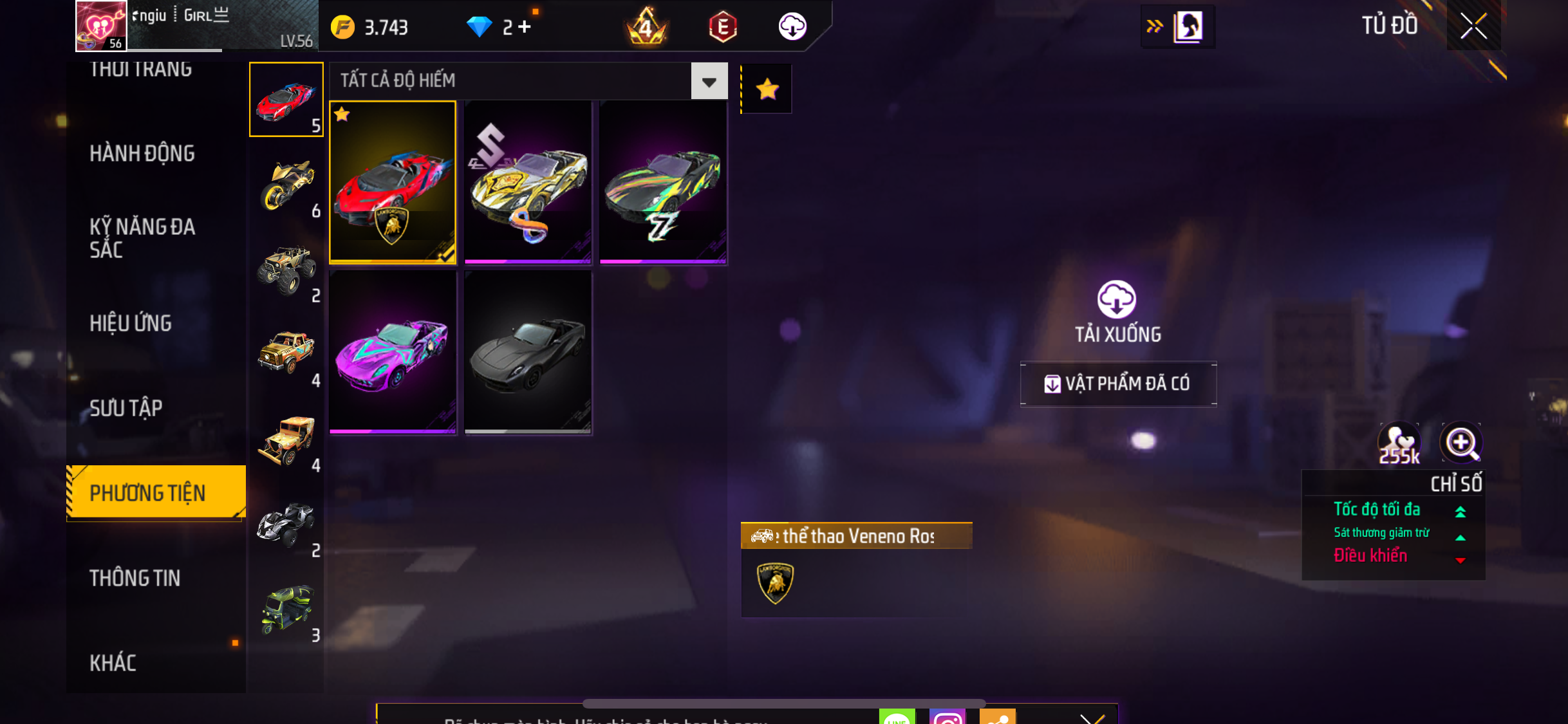Go to the Hiệu Ứng category
Screen dimensions: 1568x724
coord(131,323)
